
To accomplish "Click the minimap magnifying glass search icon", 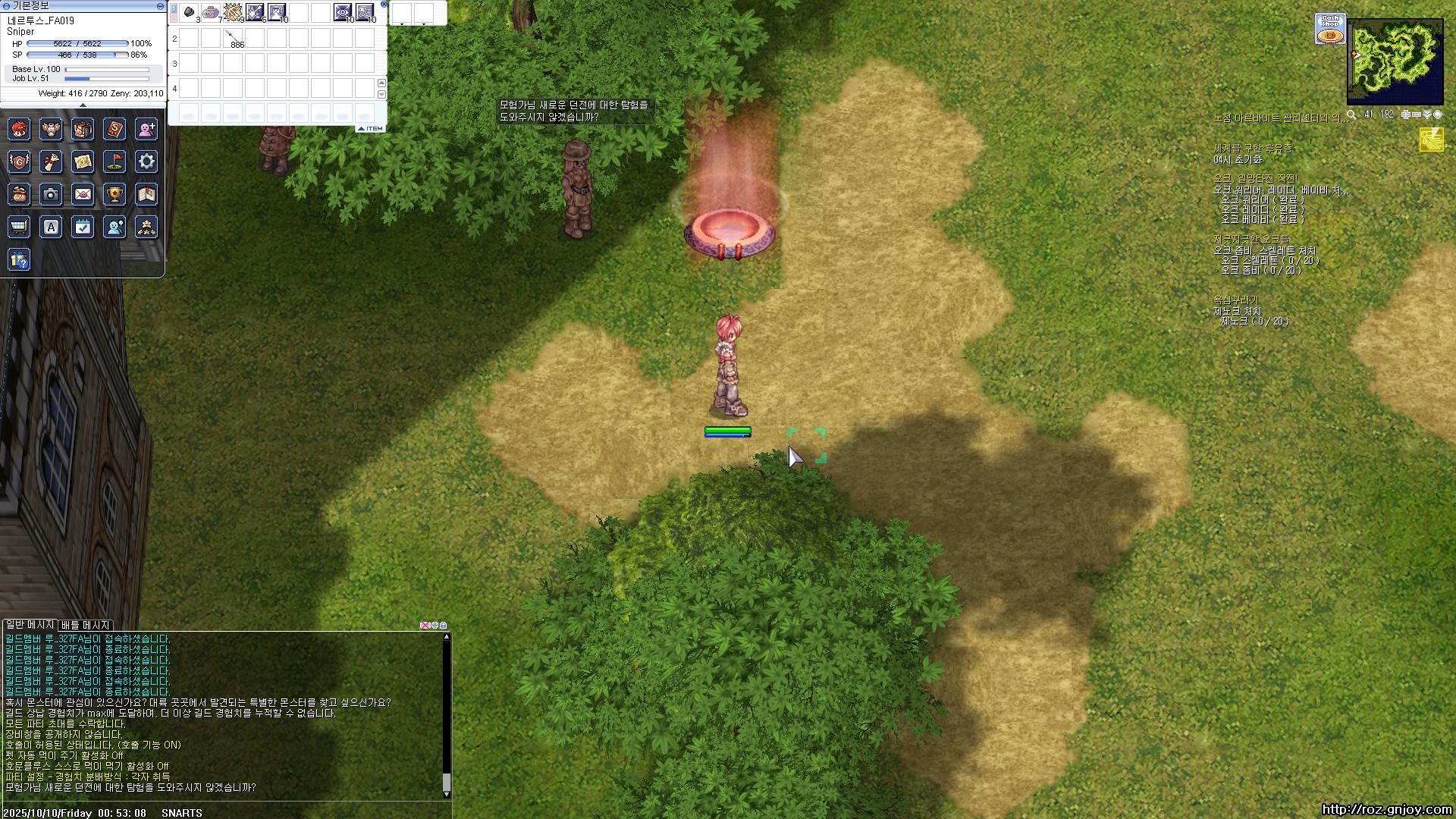I will tap(1351, 115).
